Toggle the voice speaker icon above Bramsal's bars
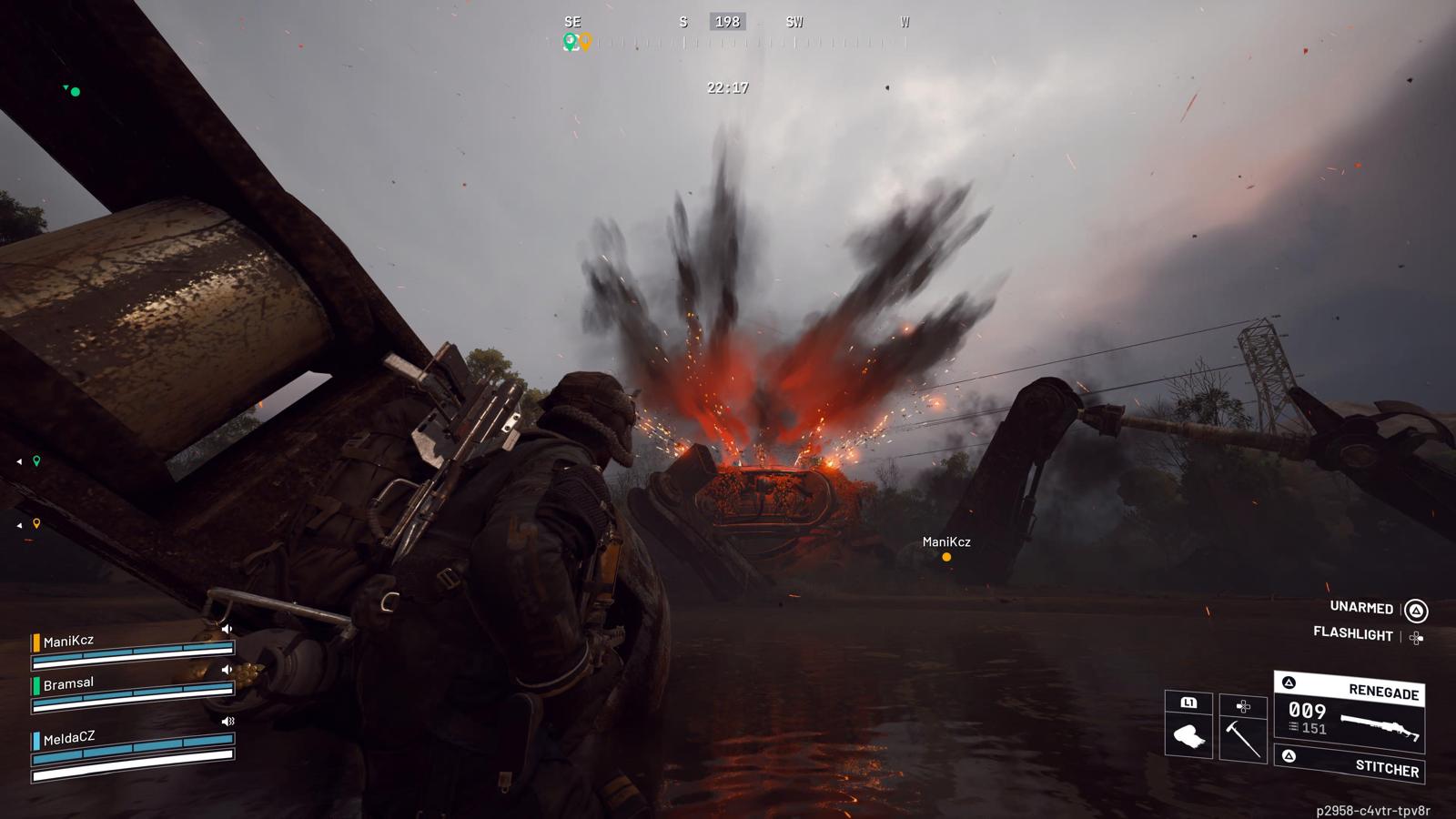The image size is (1456, 819). 227,670
